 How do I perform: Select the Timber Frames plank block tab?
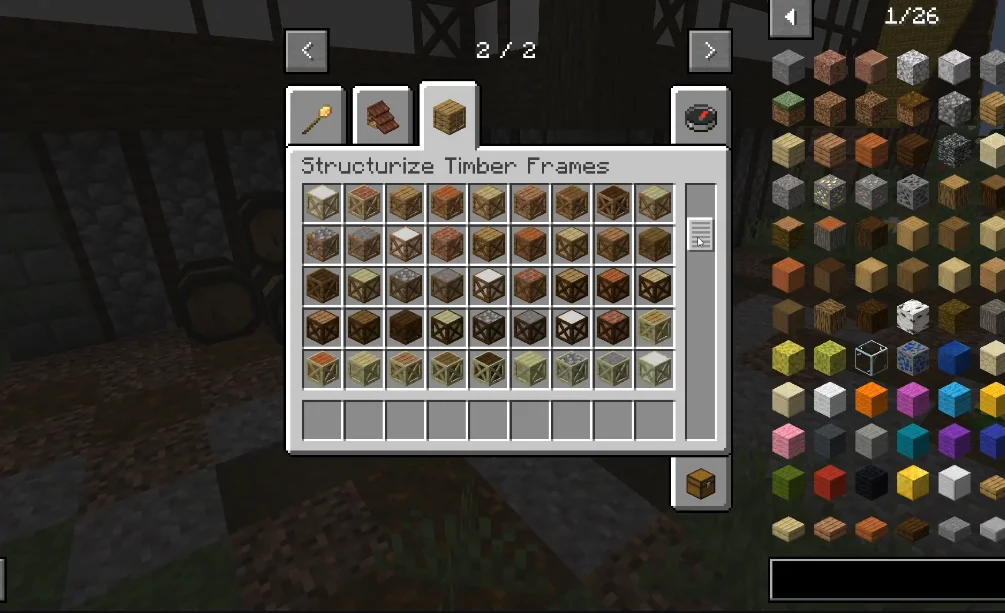click(449, 117)
